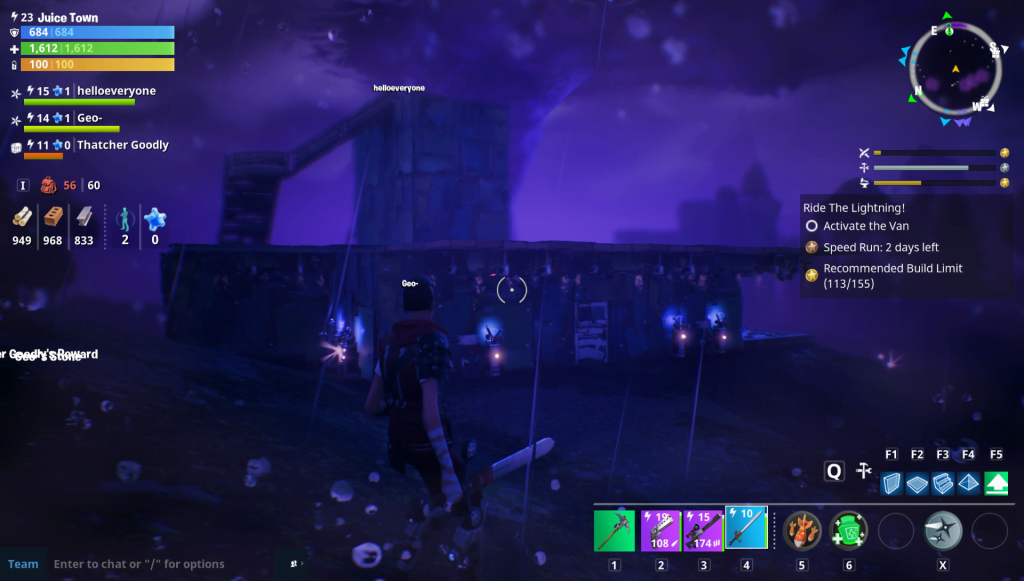This screenshot has width=1024, height=581.
Task: Activate the orange rocket ability icon
Action: (x=802, y=530)
